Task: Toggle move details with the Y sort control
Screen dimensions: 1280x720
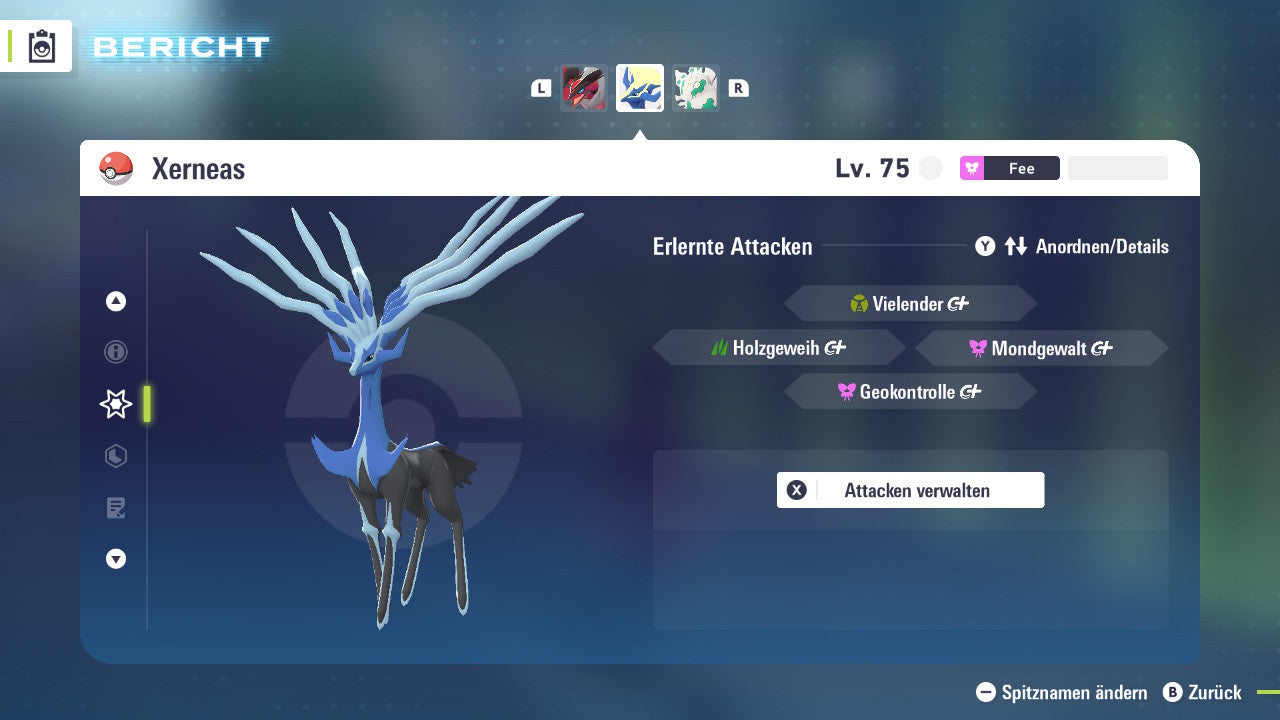Action: pos(985,246)
